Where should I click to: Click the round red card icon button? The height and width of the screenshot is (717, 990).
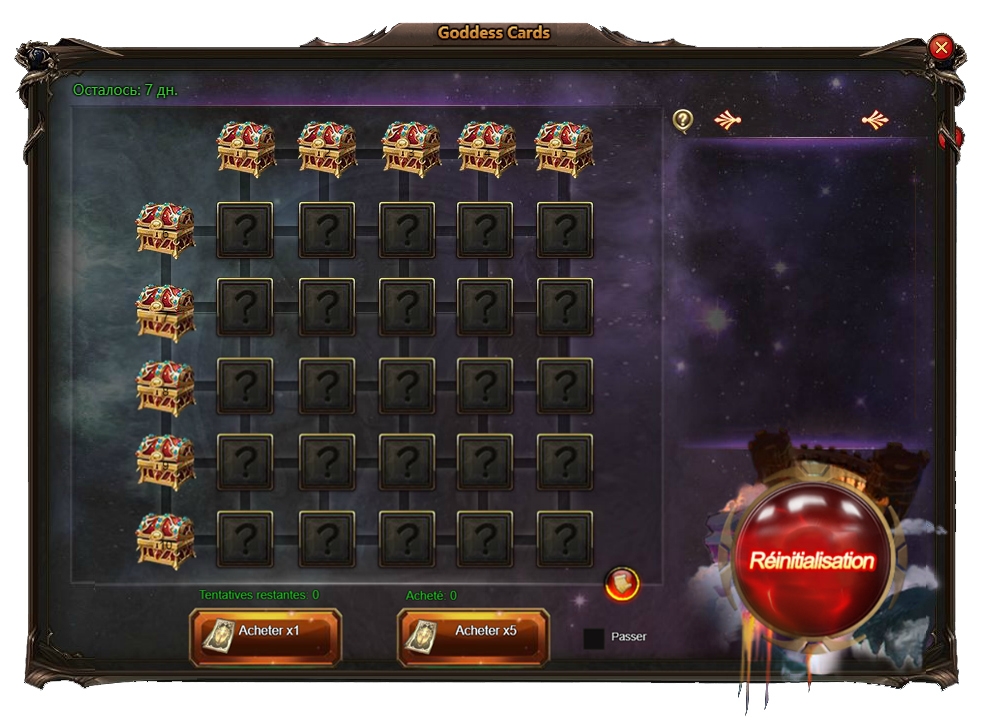pyautogui.click(x=622, y=583)
